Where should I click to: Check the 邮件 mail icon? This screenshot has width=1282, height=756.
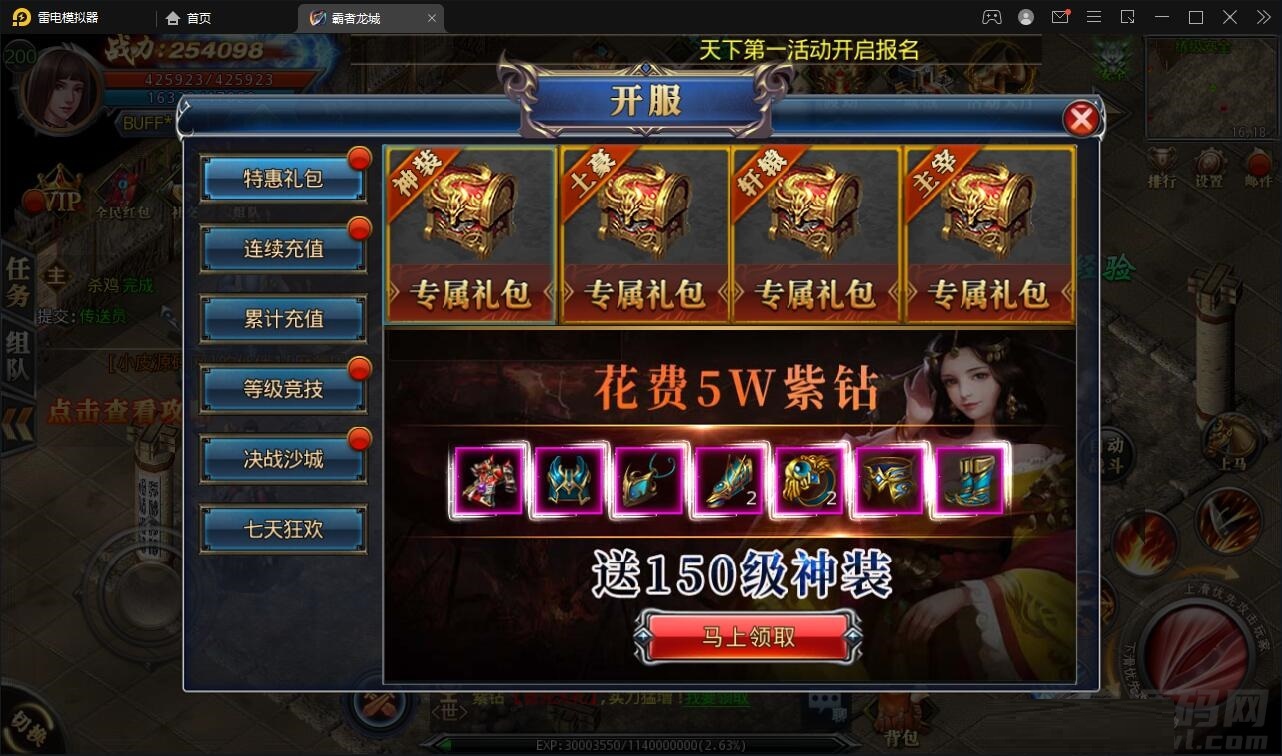pos(1259,161)
